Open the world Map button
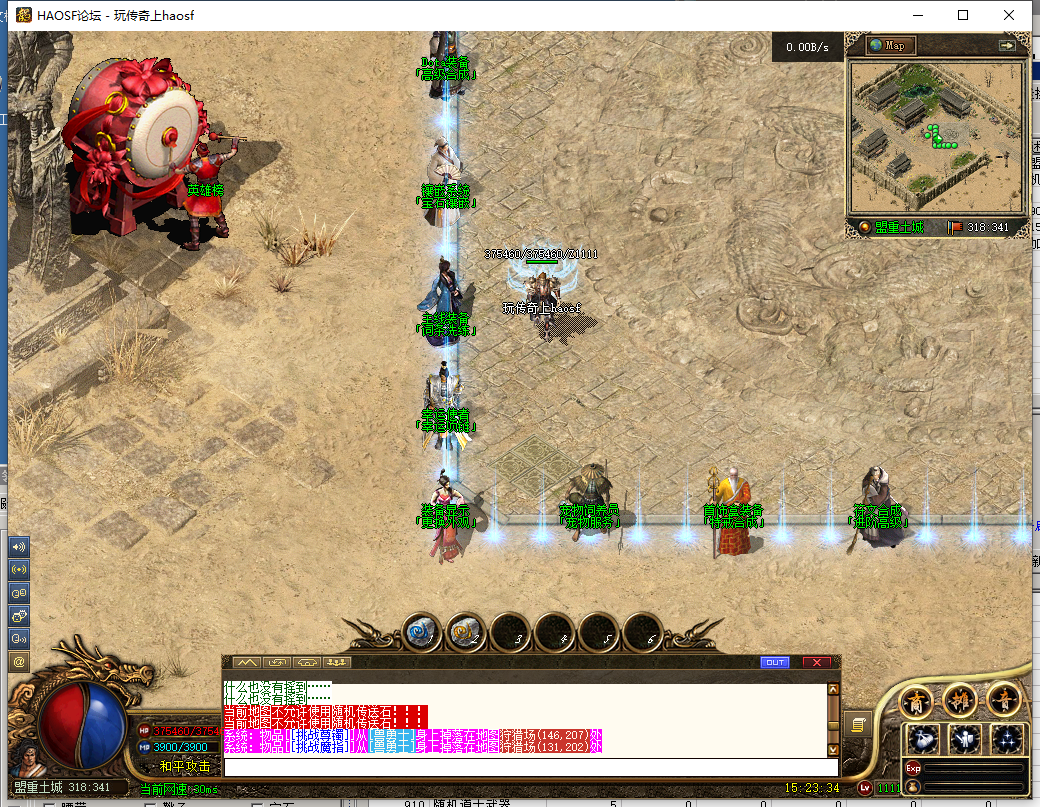This screenshot has width=1040, height=807. point(891,45)
